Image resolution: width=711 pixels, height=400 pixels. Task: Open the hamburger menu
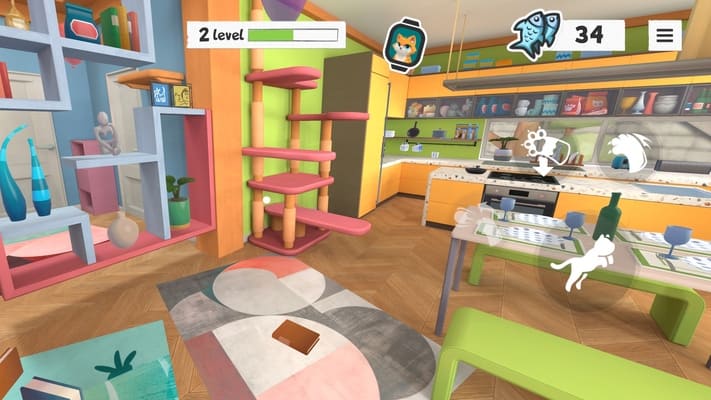[x=665, y=35]
